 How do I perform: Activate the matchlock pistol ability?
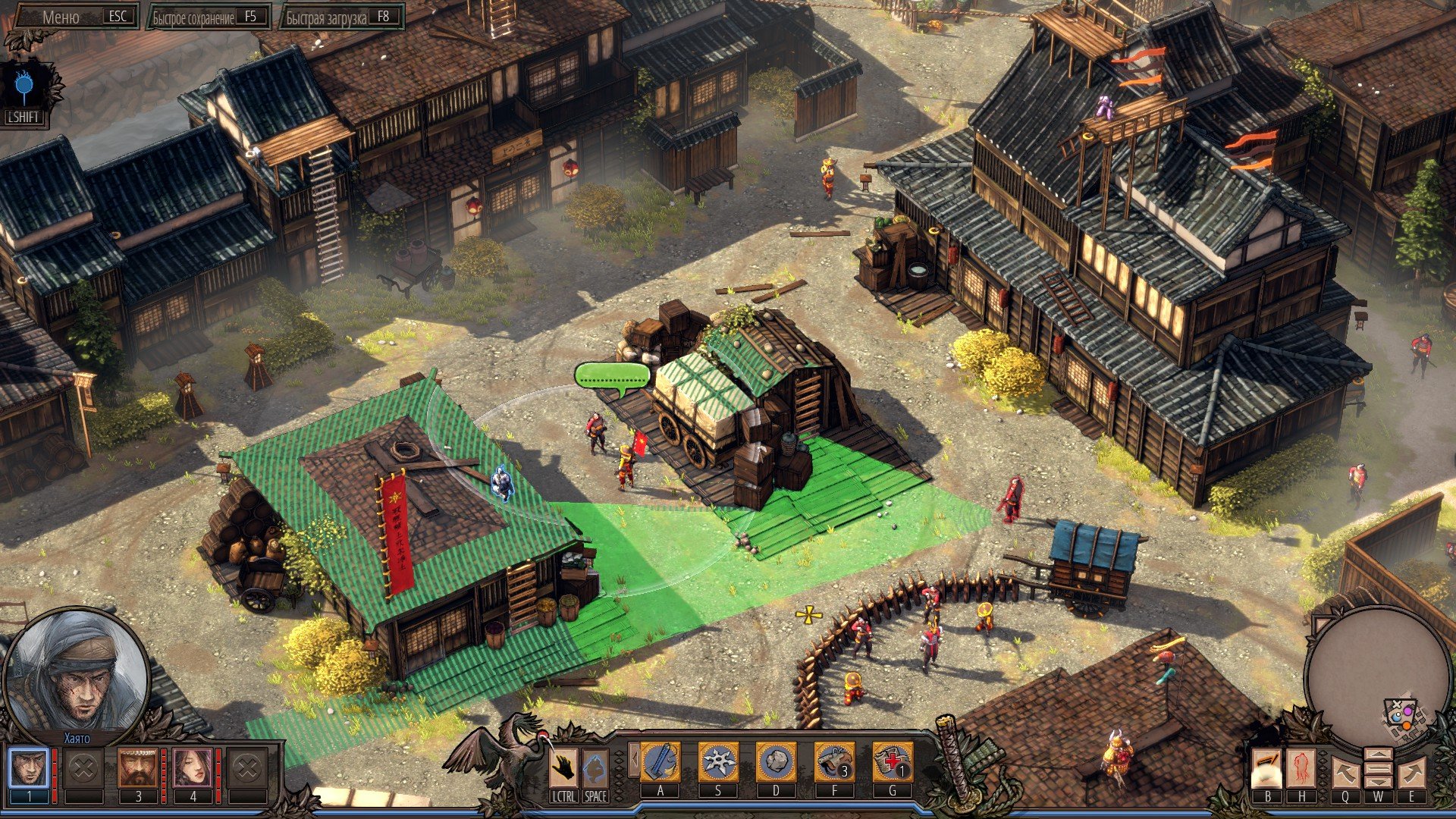[x=834, y=762]
